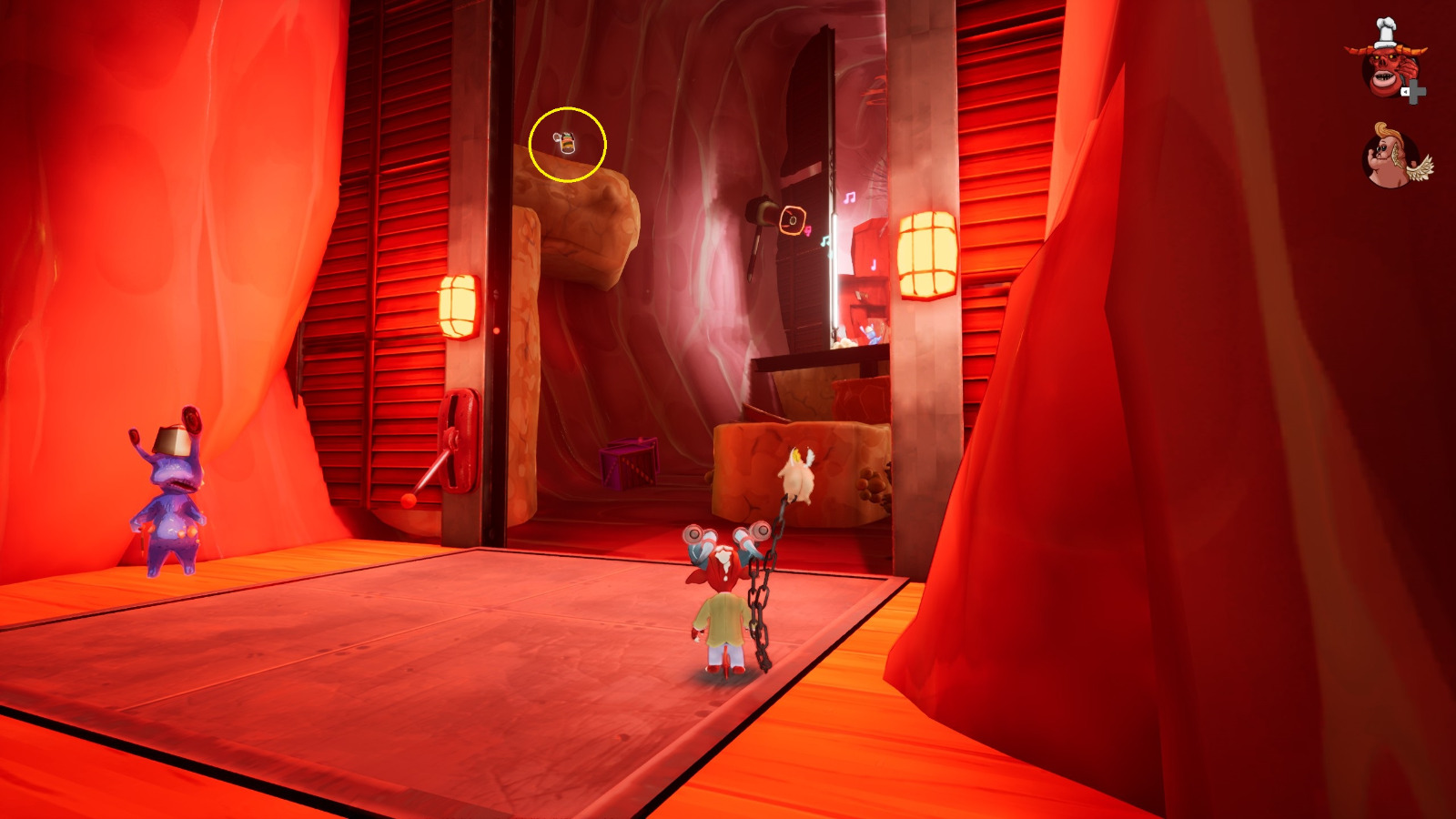1456x819 pixels.
Task: Click the pink musical note near the mirror
Action: coord(851,198)
